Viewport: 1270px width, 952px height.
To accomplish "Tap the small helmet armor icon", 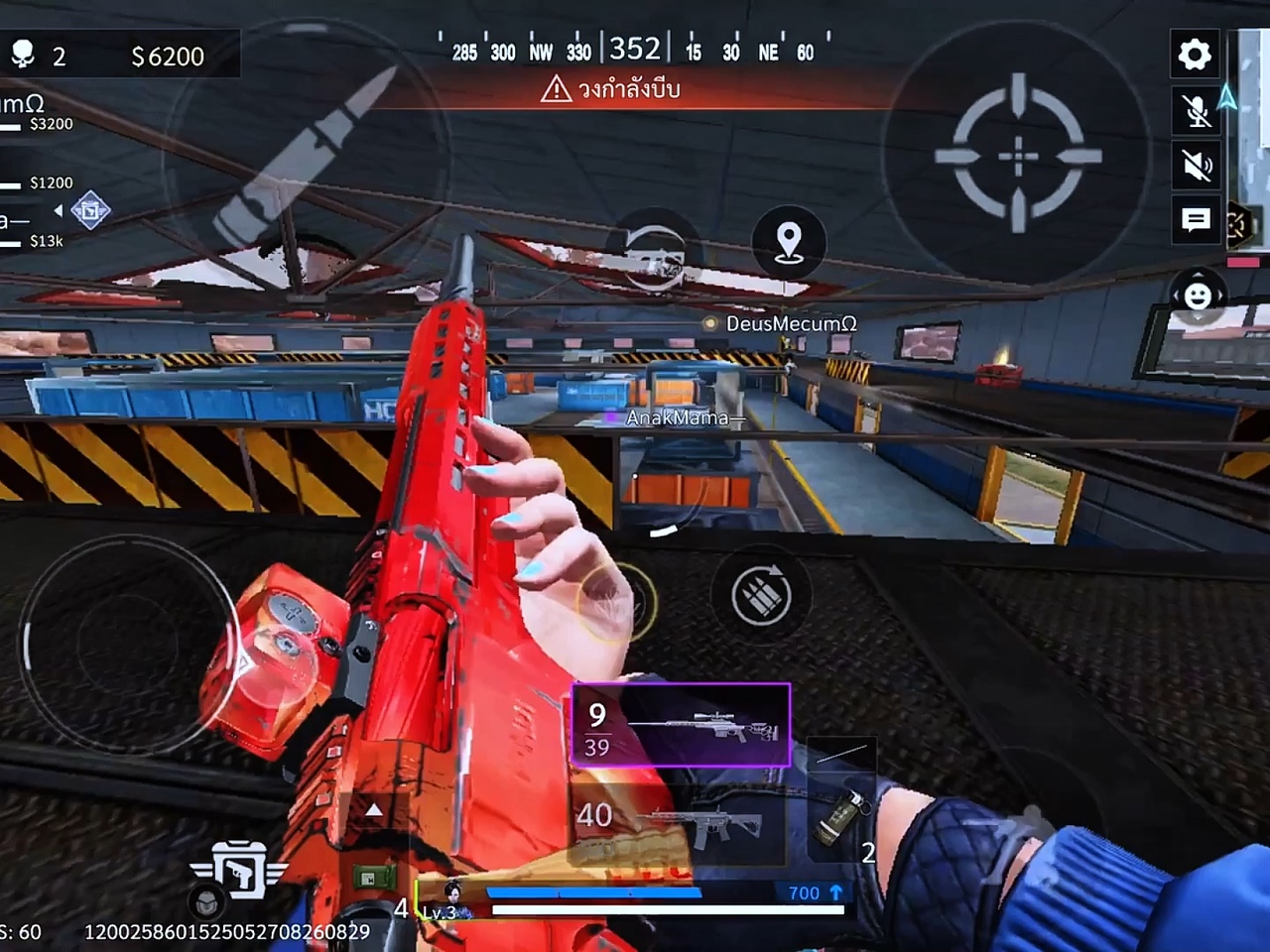I will coord(205,901).
